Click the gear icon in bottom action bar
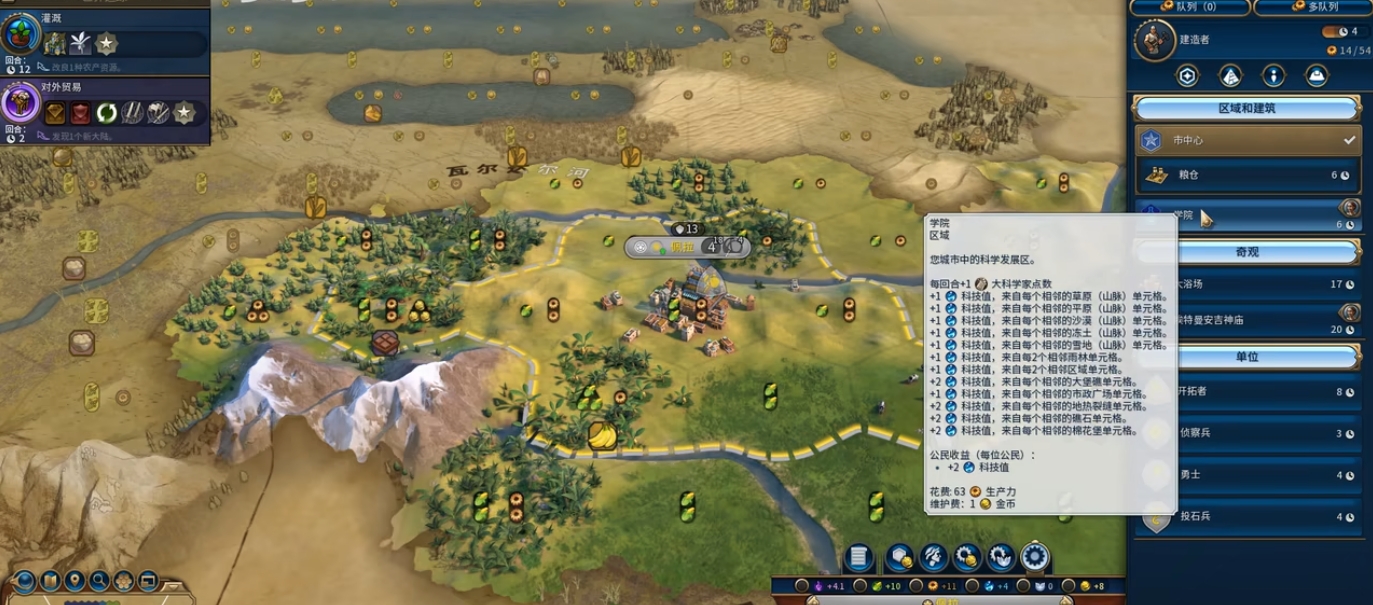1373x605 pixels. coord(1034,557)
